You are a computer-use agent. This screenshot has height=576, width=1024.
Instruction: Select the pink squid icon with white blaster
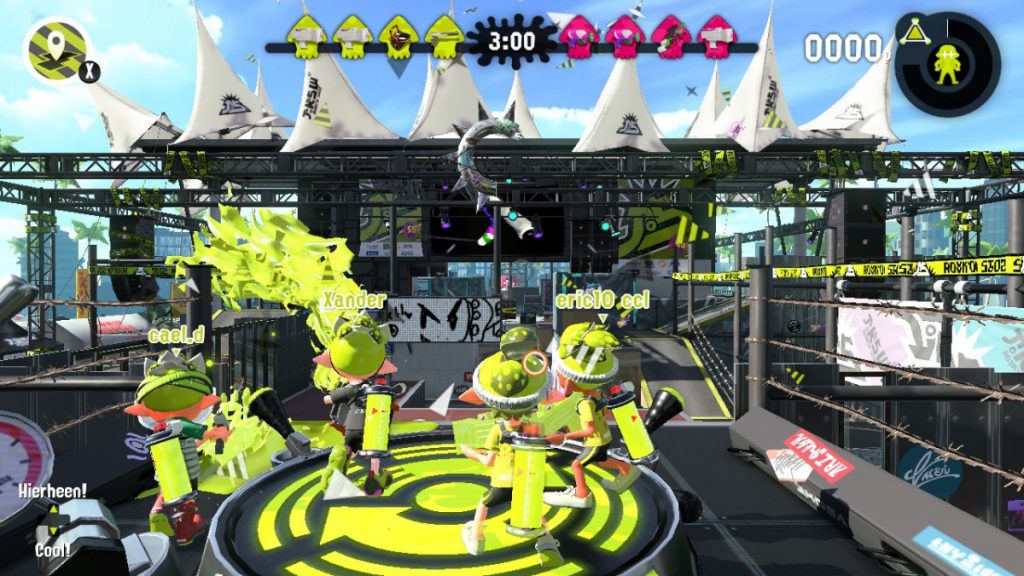pos(715,38)
